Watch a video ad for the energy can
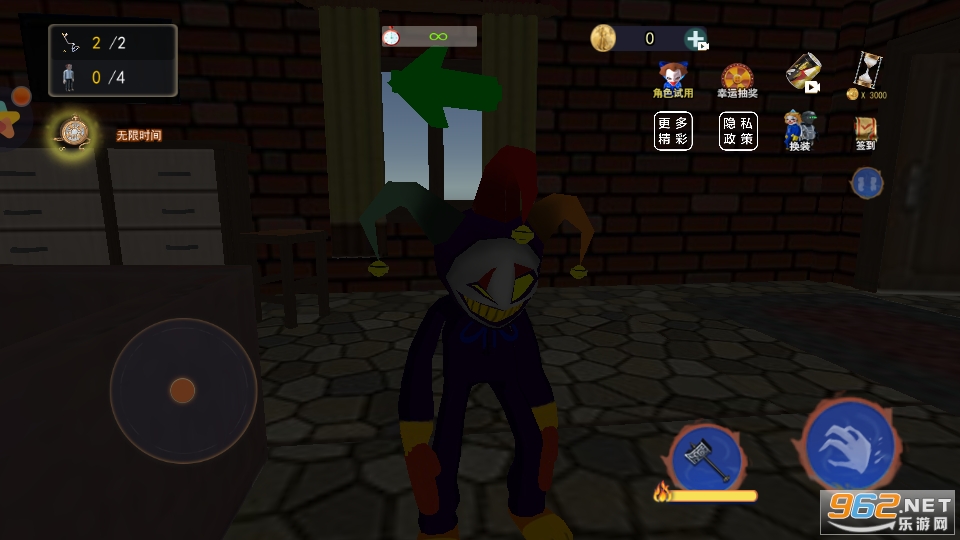The width and height of the screenshot is (960, 540). point(802,72)
